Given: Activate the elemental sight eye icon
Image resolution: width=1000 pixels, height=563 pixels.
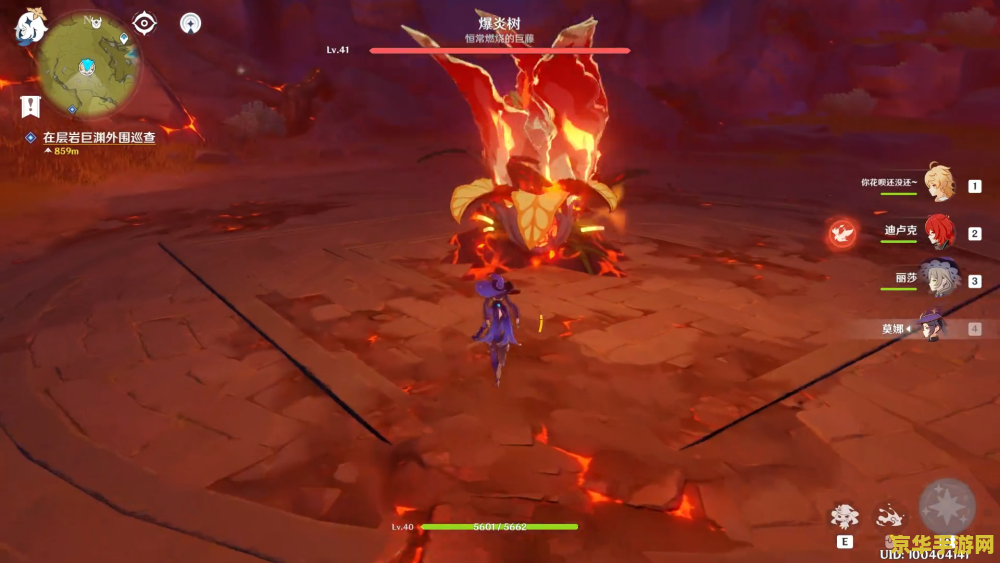Looking at the screenshot, I should (145, 23).
